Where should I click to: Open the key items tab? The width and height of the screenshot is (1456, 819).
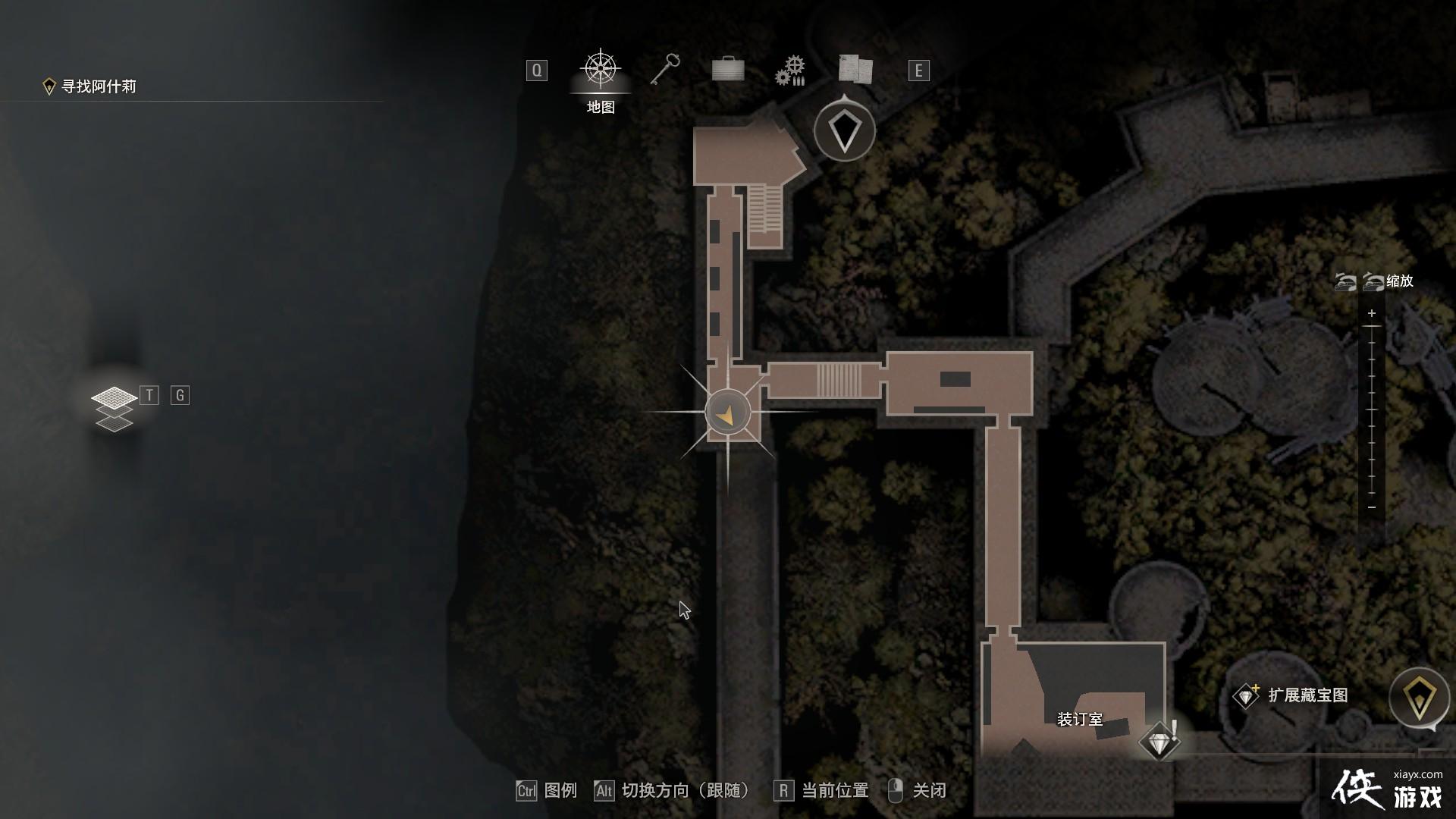click(665, 70)
